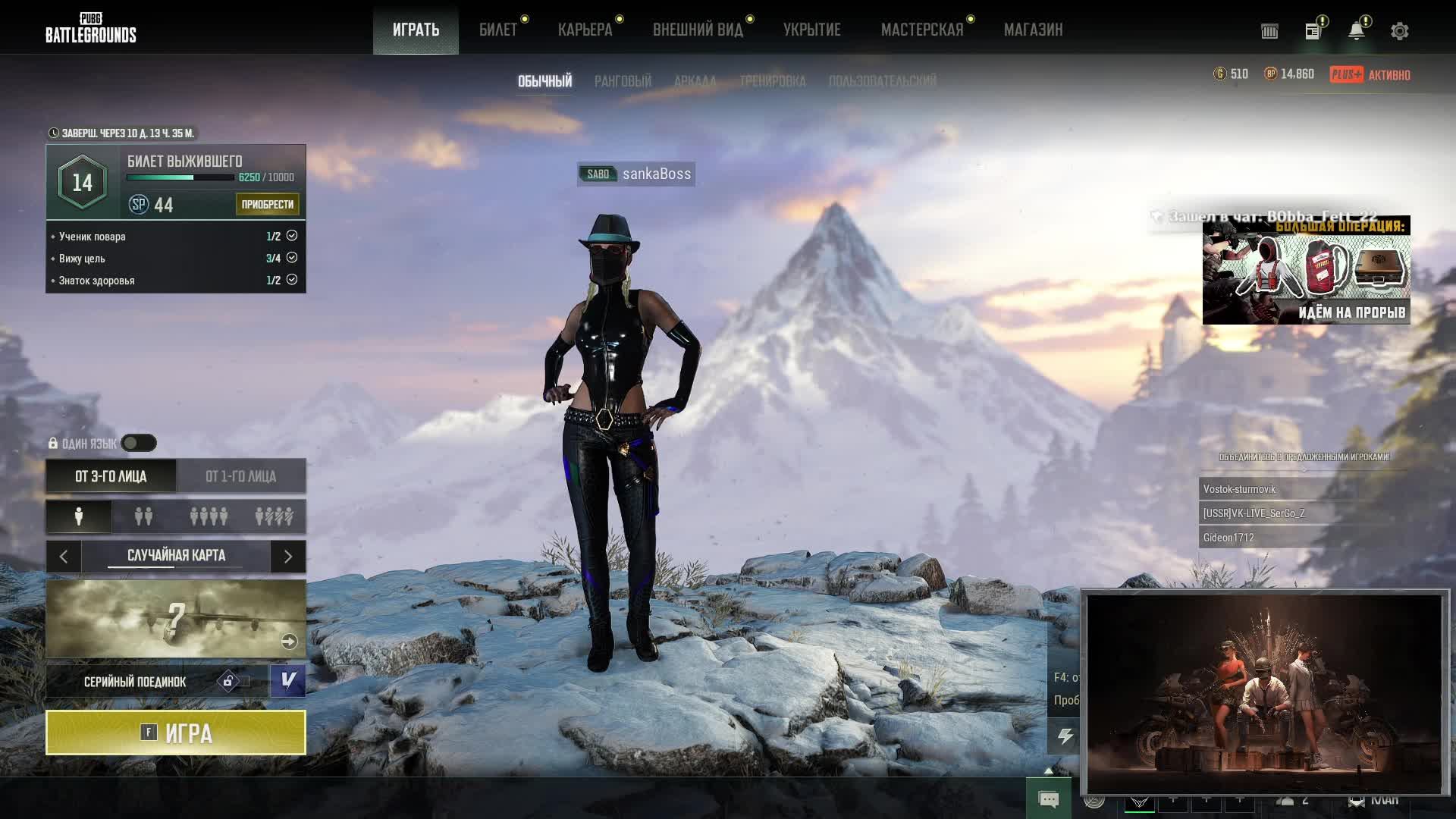Switch perspective to ОТ 1-ГО ЛИЦА
1456x819 pixels.
[x=240, y=476]
